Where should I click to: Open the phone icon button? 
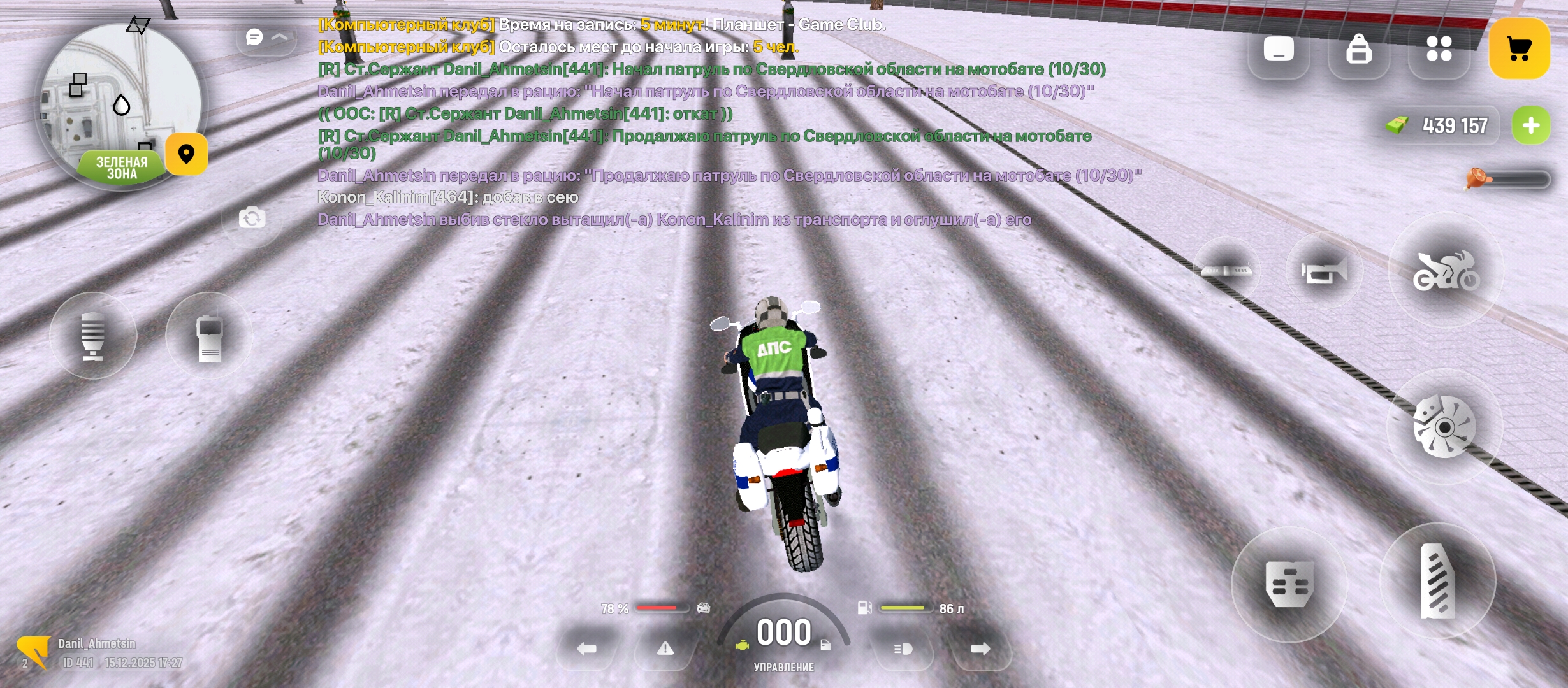coord(1279,49)
